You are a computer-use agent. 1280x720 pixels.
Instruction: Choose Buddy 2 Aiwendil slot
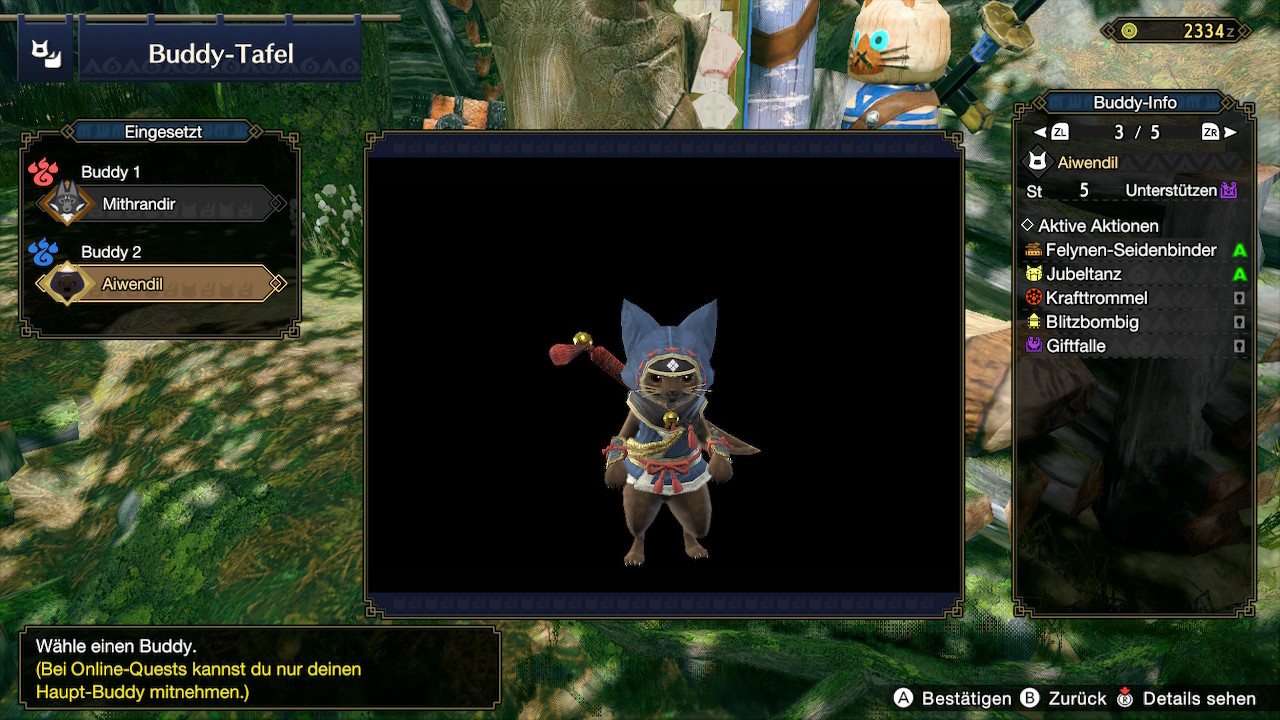(x=160, y=284)
